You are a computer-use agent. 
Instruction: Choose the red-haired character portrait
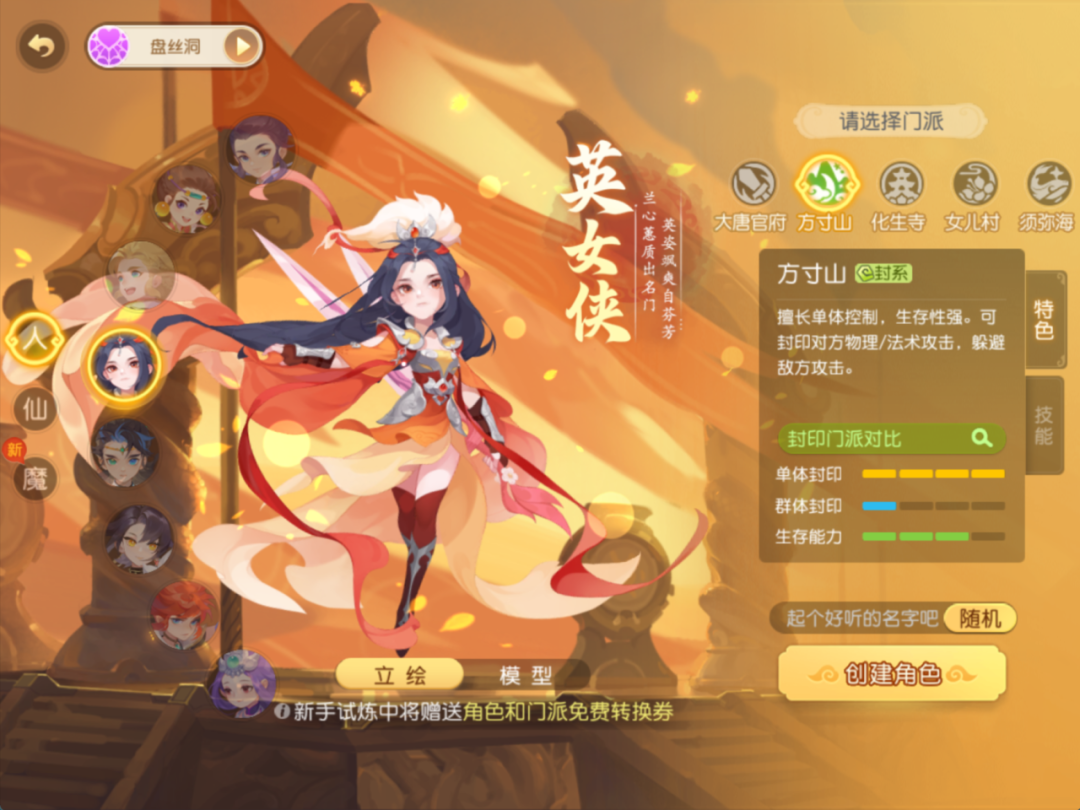point(183,615)
